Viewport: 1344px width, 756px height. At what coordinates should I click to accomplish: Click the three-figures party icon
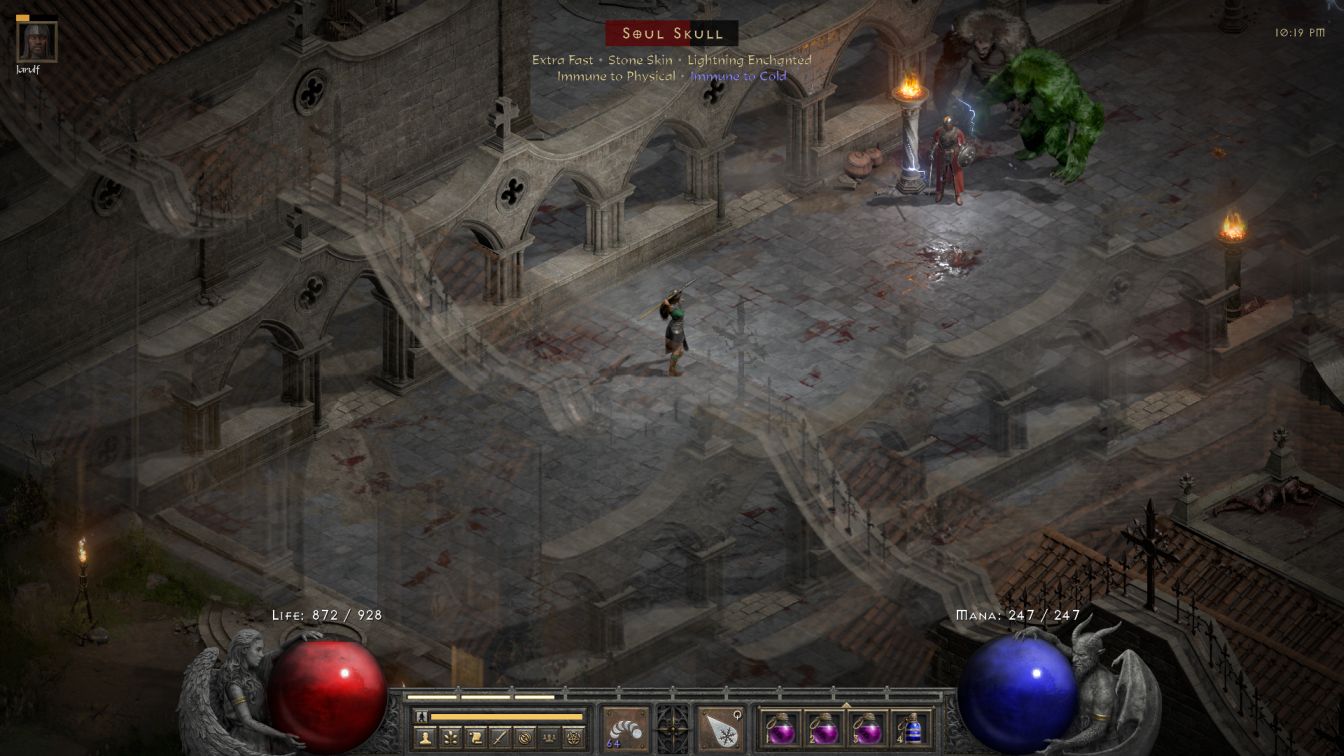549,738
